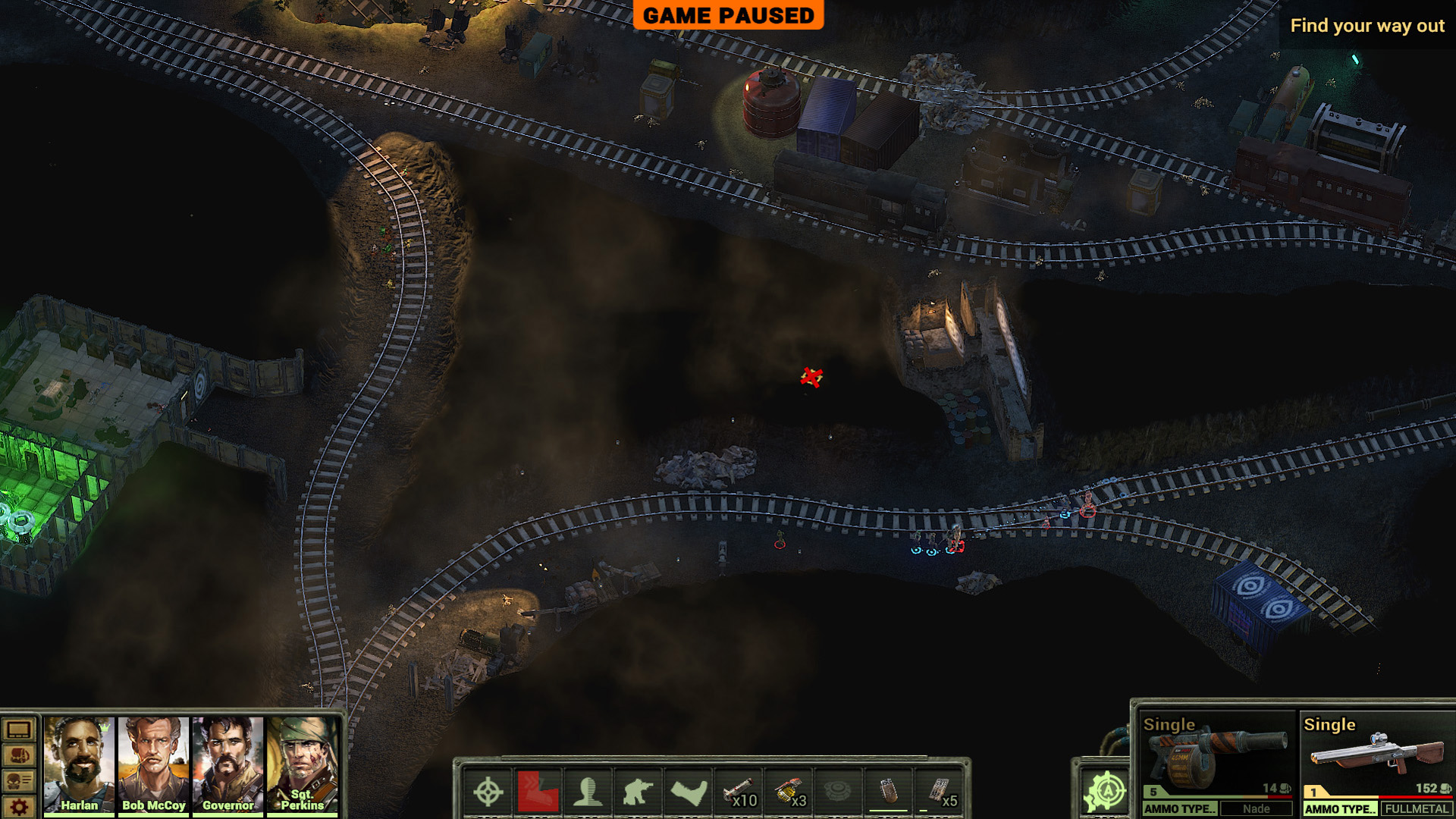Choose the Bob McCoy squad portrait

click(x=153, y=764)
